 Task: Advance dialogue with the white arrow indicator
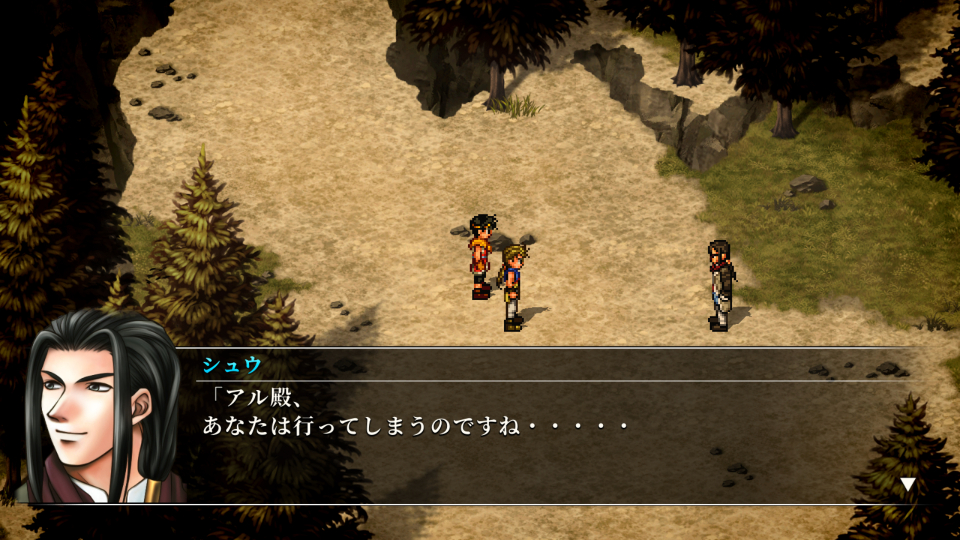point(907,485)
